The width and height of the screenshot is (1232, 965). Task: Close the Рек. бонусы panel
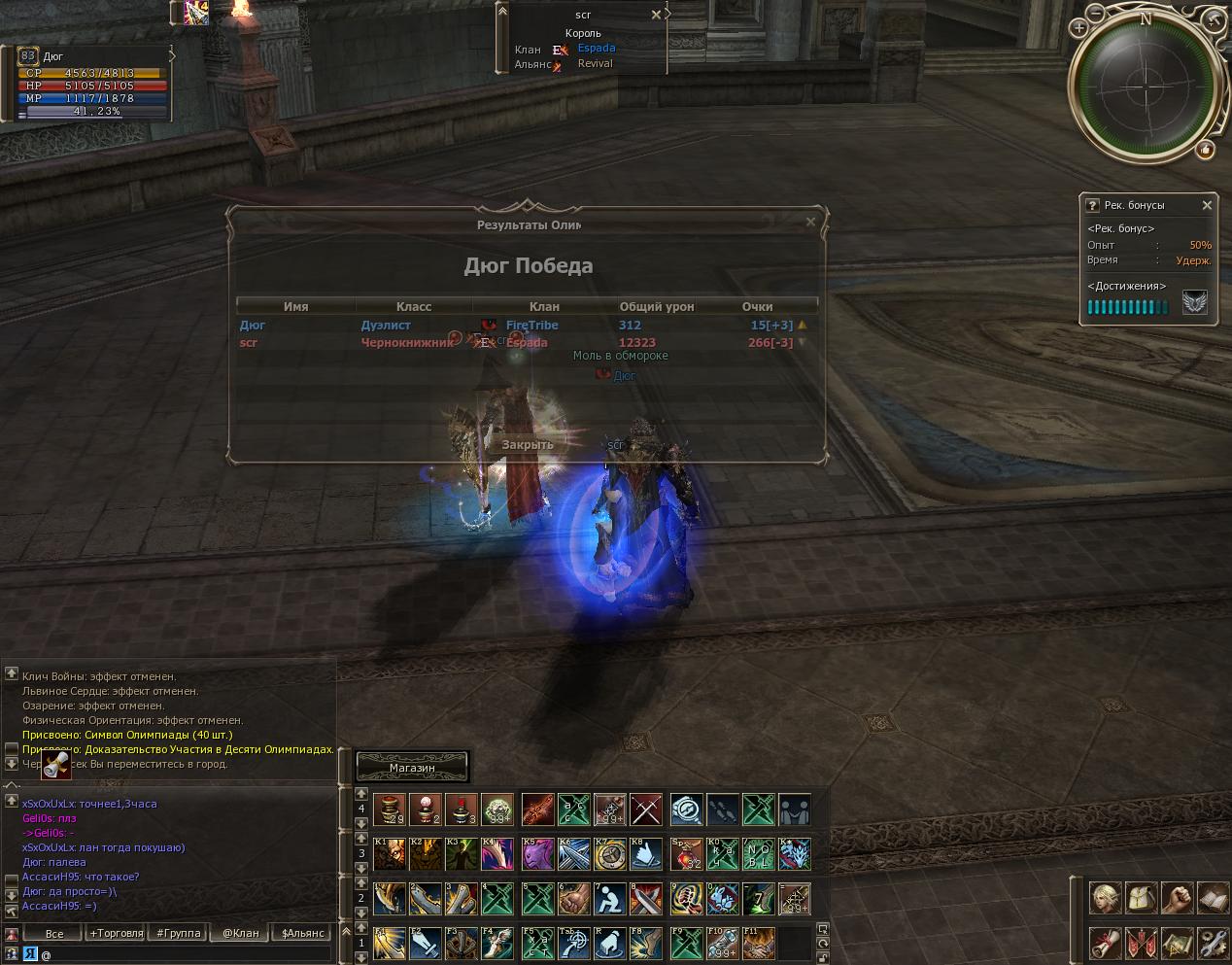[x=1207, y=205]
